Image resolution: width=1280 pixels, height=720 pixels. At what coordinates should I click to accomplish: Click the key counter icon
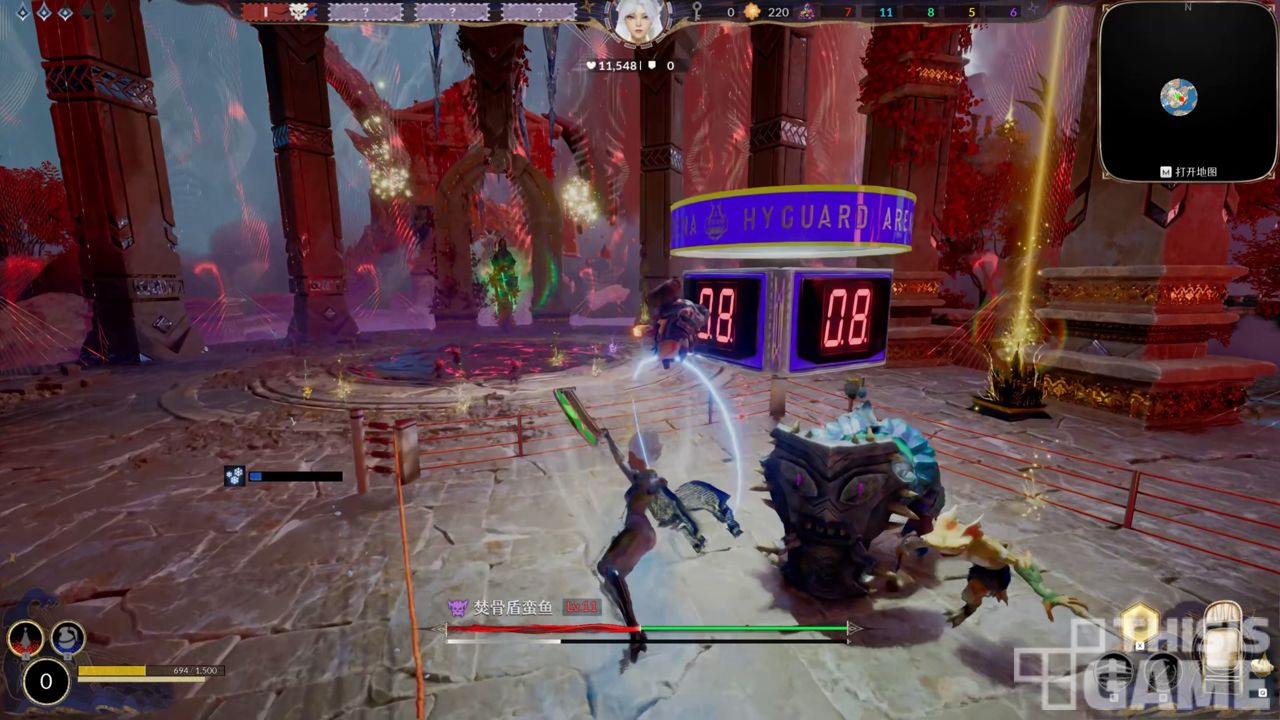coord(697,12)
